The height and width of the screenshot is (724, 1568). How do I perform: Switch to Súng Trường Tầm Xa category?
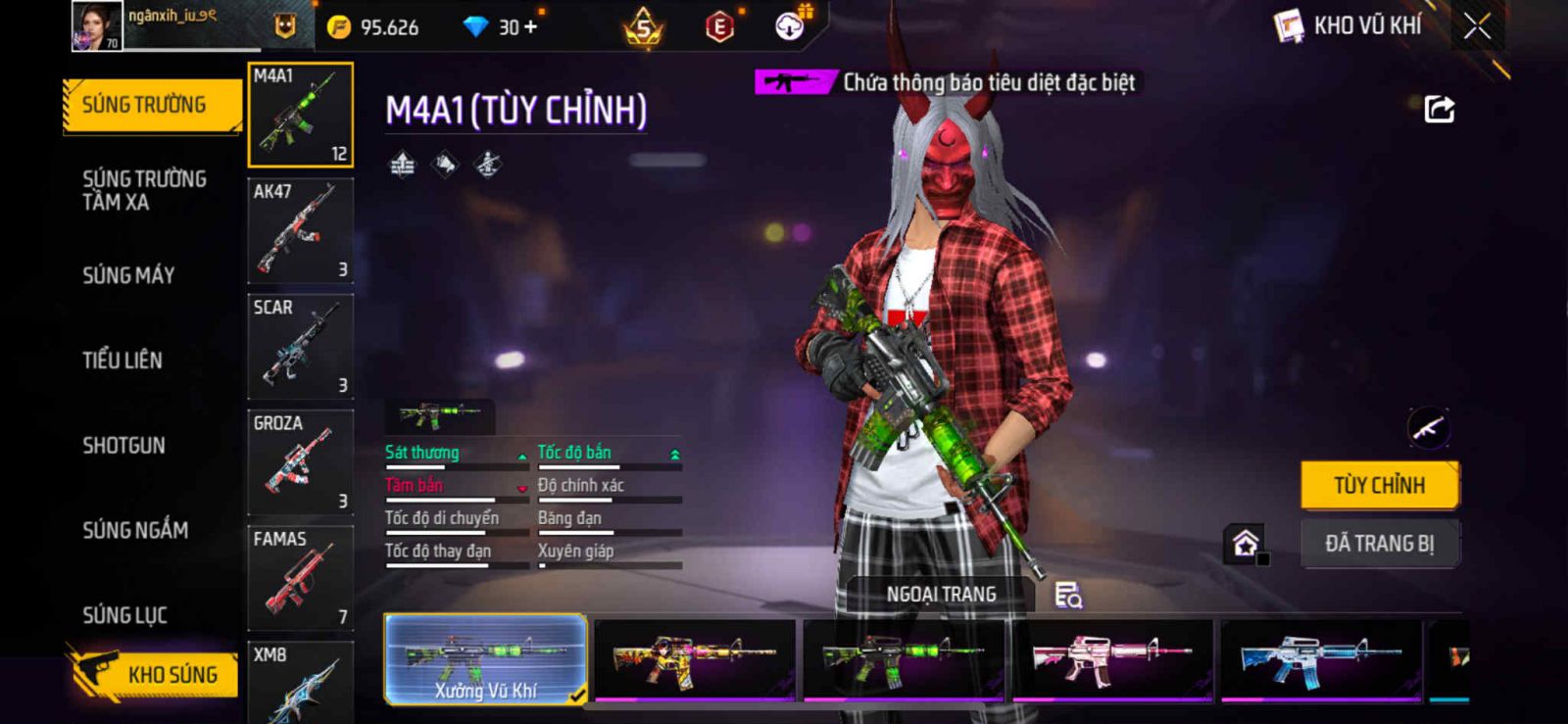click(x=144, y=190)
